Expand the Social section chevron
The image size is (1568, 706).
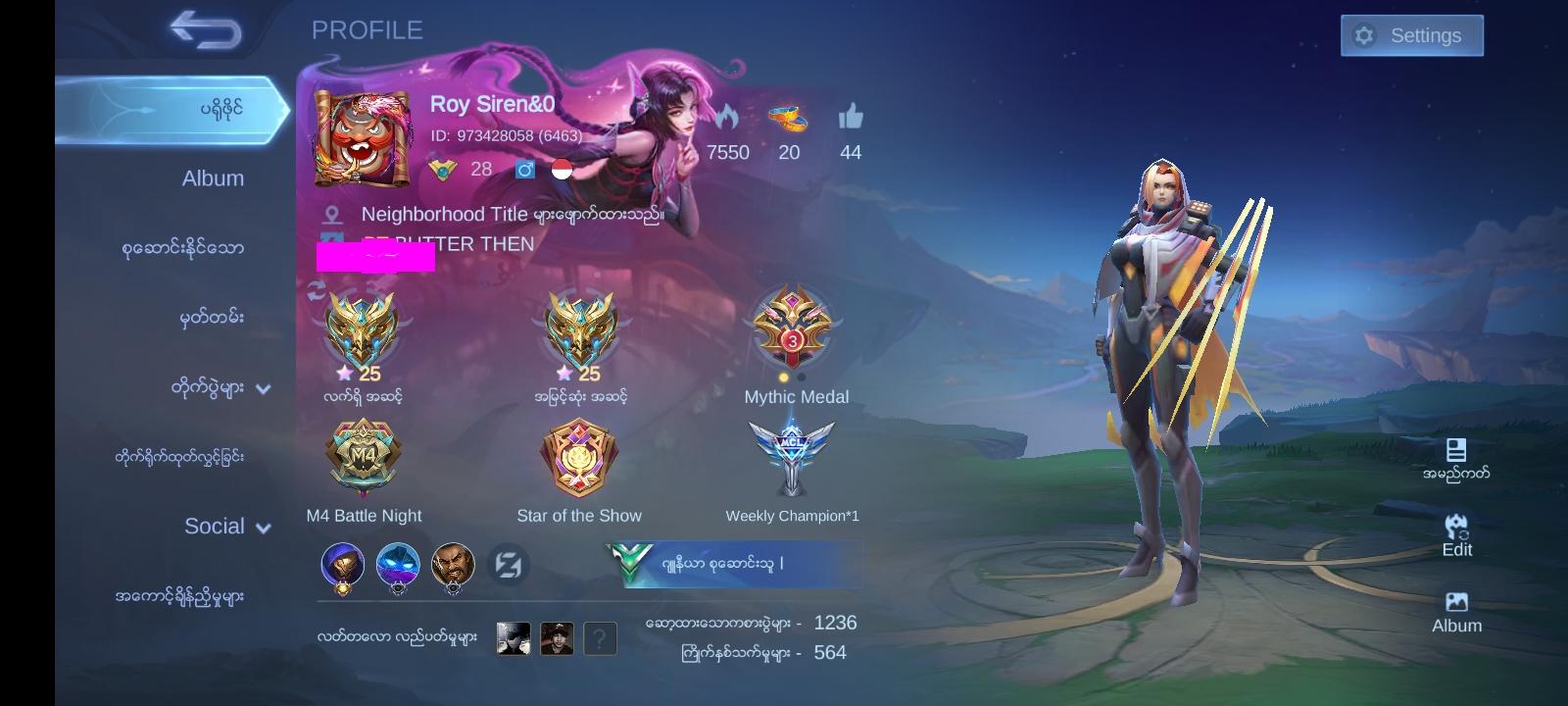pyautogui.click(x=262, y=527)
